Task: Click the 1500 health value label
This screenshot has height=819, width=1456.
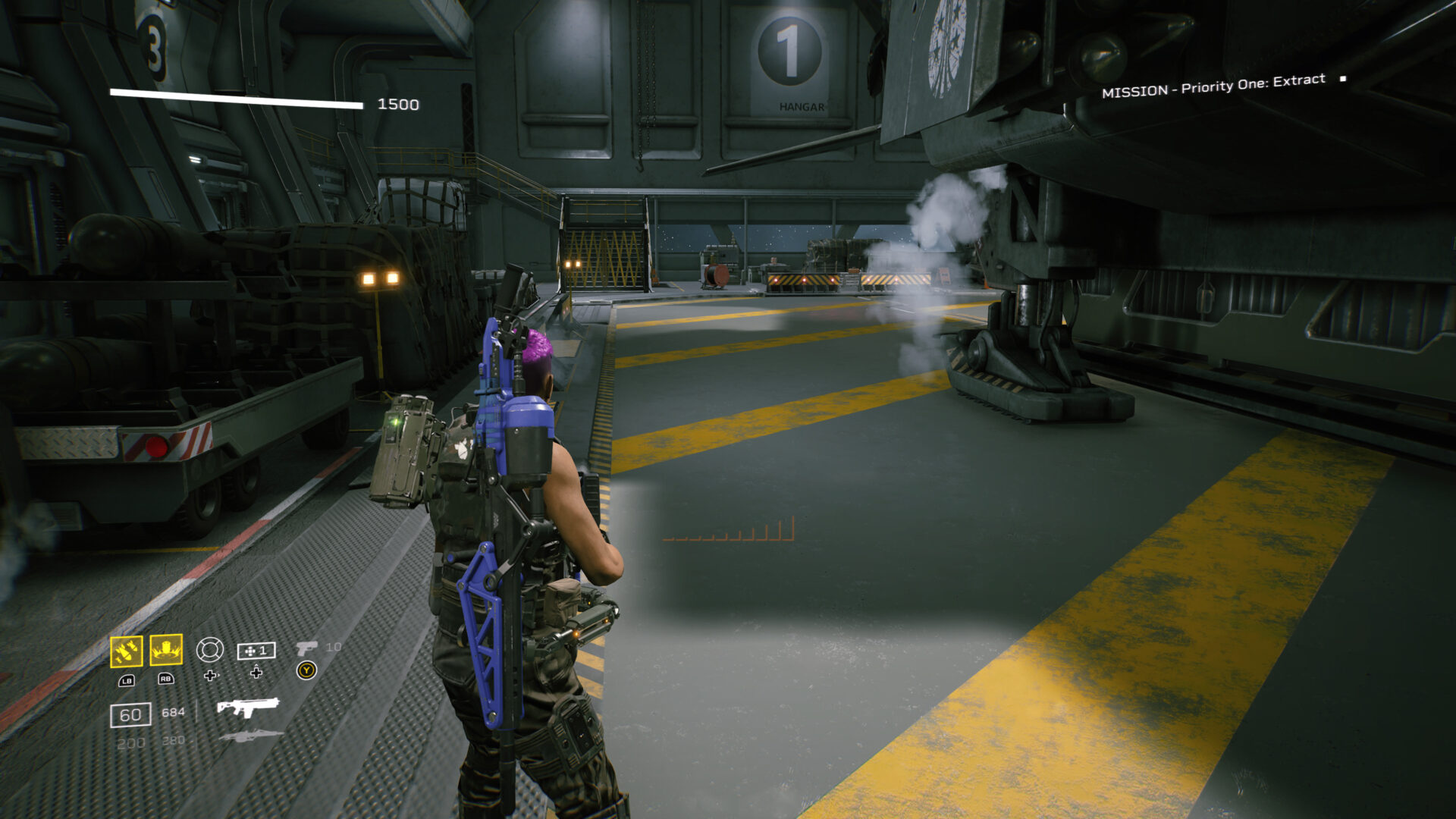Action: tap(397, 103)
